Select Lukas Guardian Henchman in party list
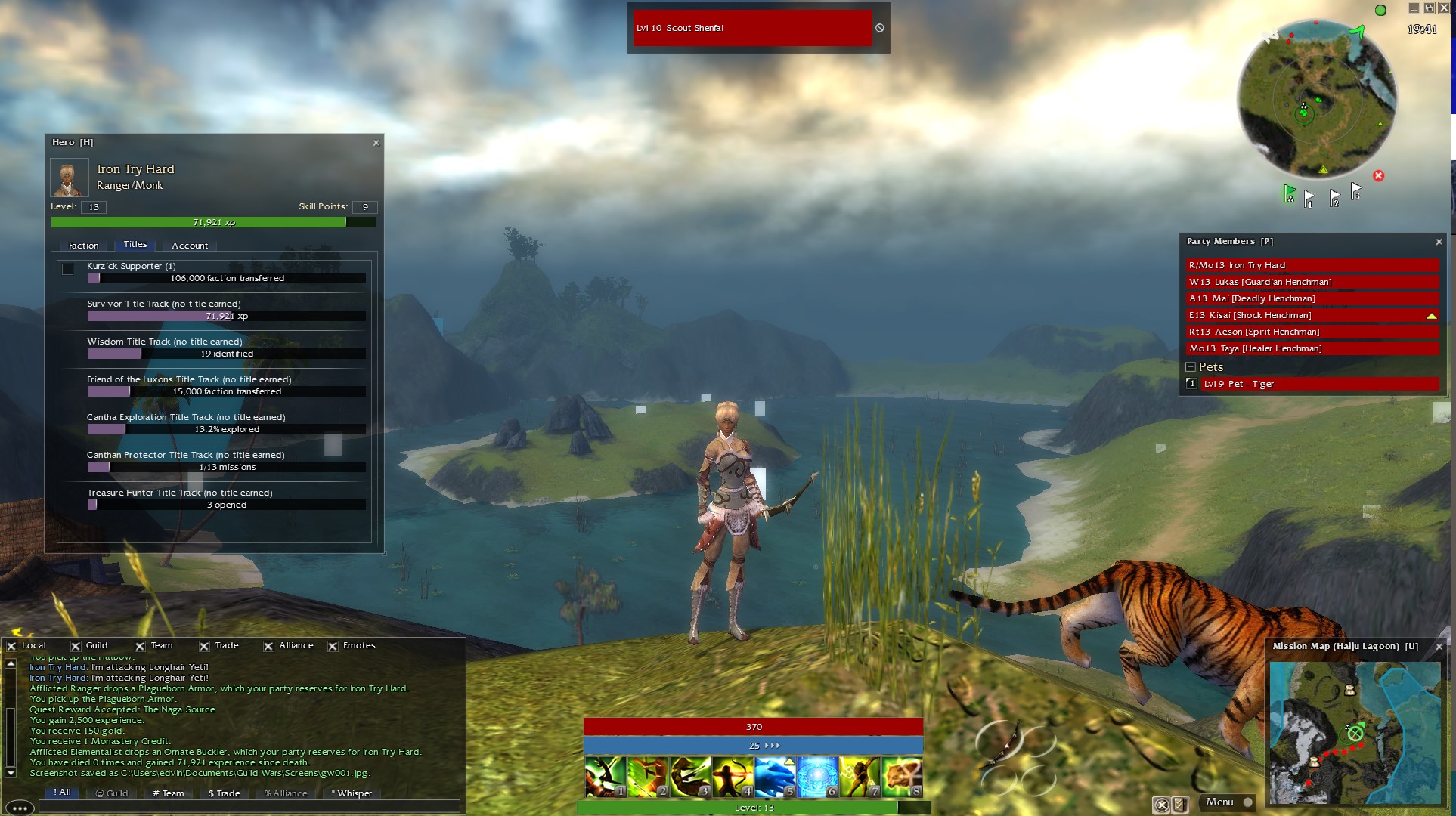This screenshot has width=1456, height=816. tap(1312, 282)
